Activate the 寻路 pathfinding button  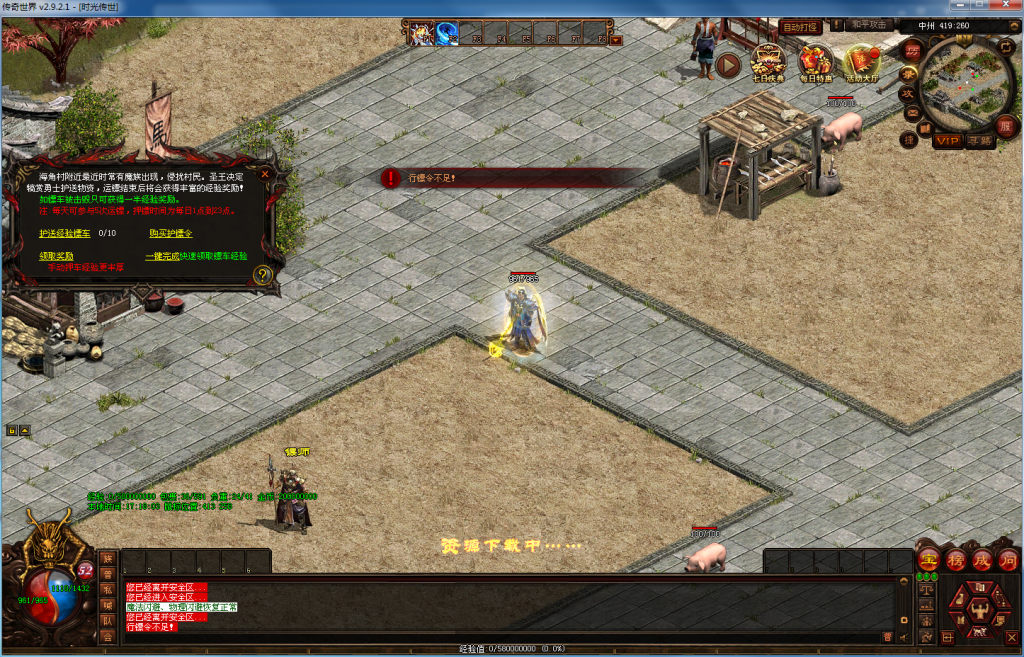point(981,141)
